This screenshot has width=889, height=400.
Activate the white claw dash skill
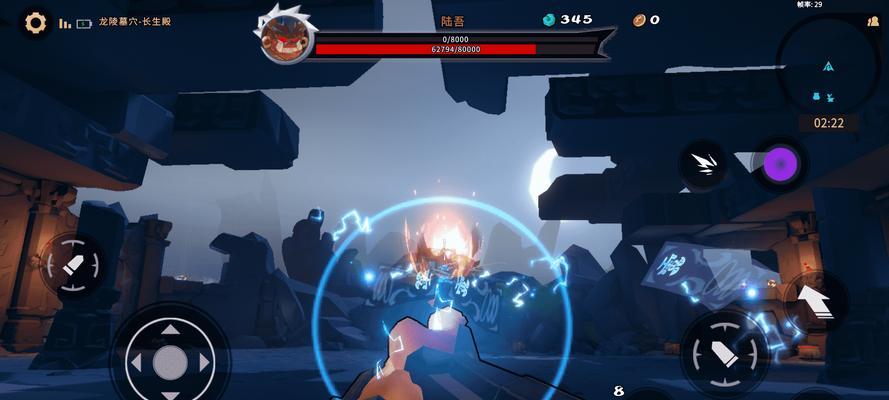coord(702,164)
